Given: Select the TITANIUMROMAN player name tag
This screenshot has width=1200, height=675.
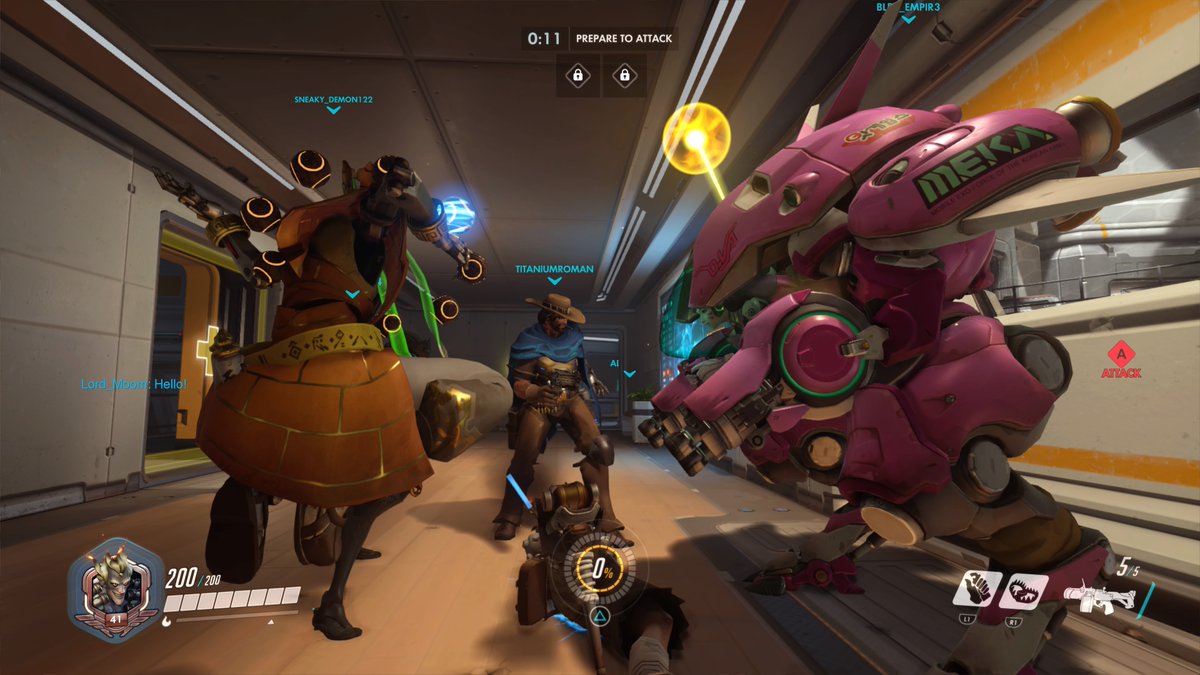Looking at the screenshot, I should (x=554, y=269).
